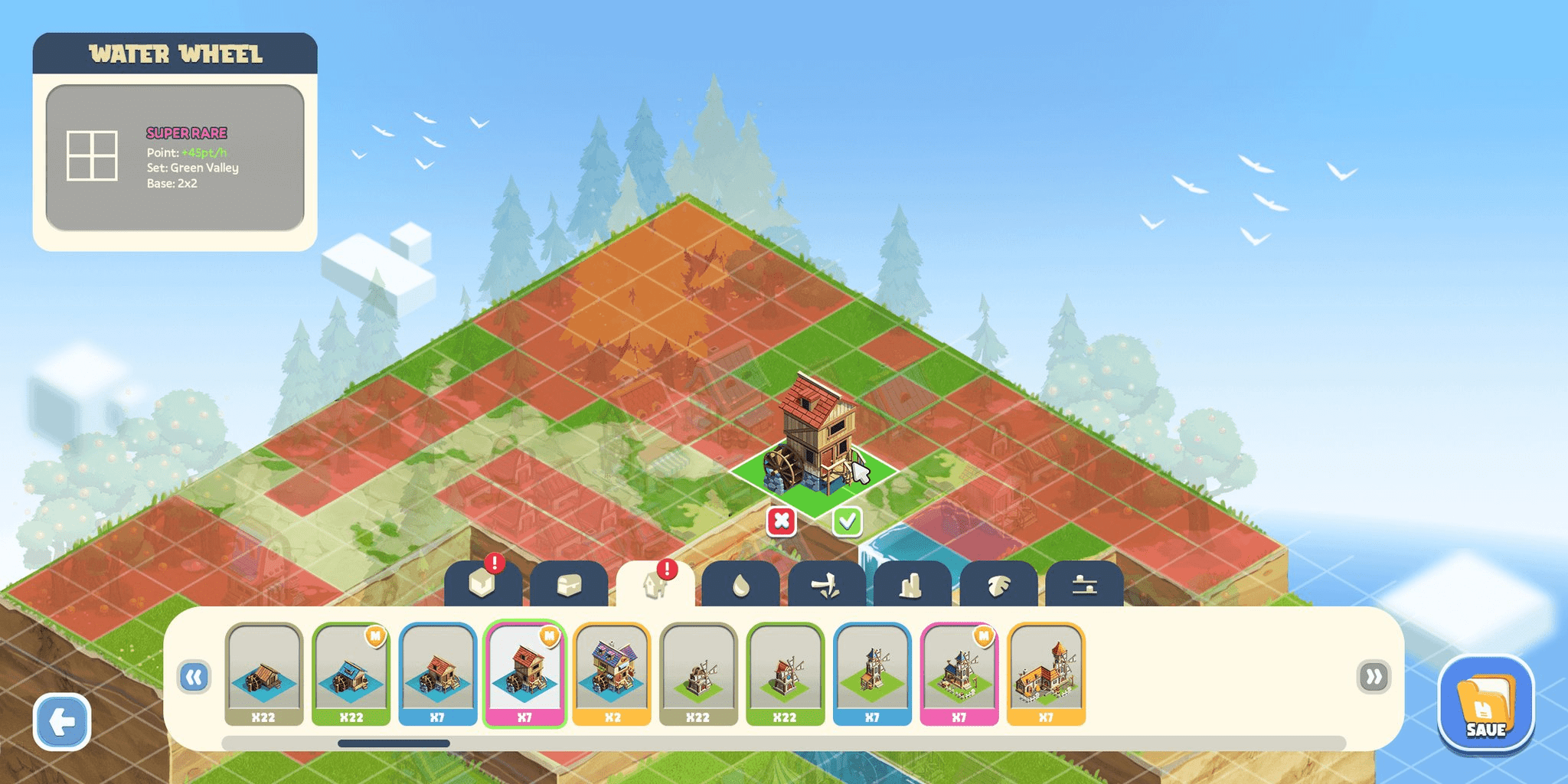
Task: Switch to the treasure chest tab
Action: pos(569,585)
